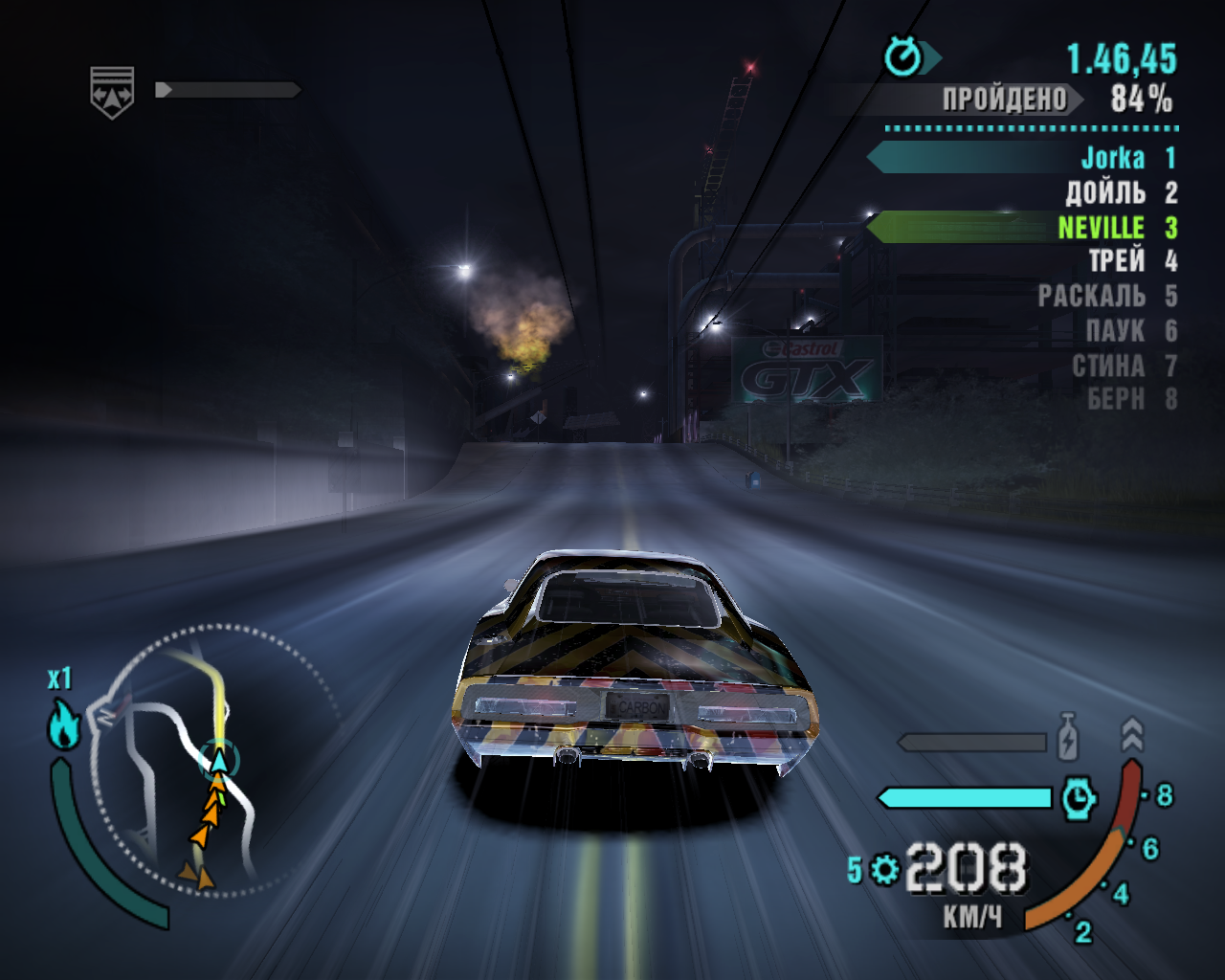Click the stopwatch icon beside race time
This screenshot has height=980, width=1225.
coord(902,57)
